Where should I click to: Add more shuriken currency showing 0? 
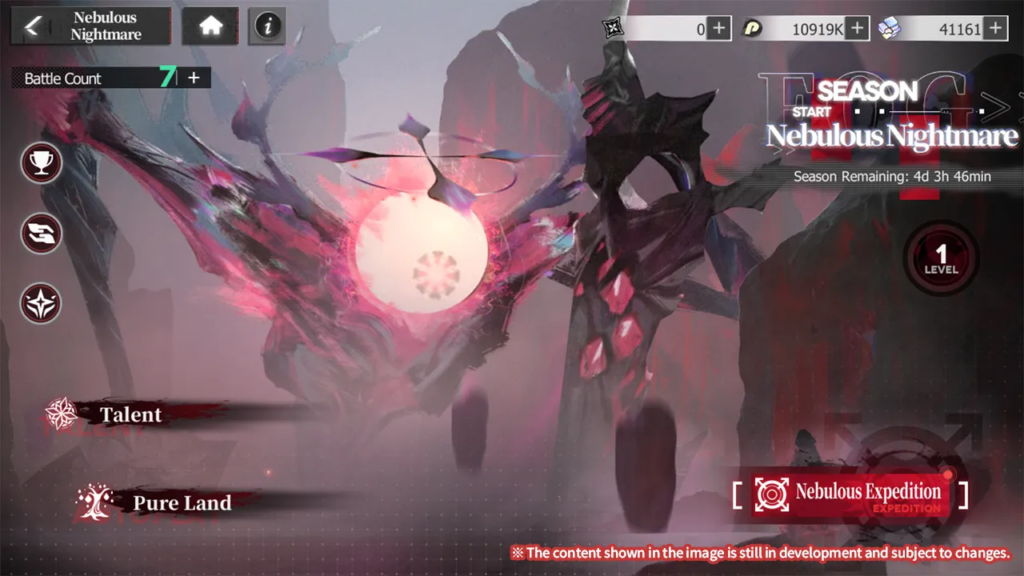tap(719, 28)
